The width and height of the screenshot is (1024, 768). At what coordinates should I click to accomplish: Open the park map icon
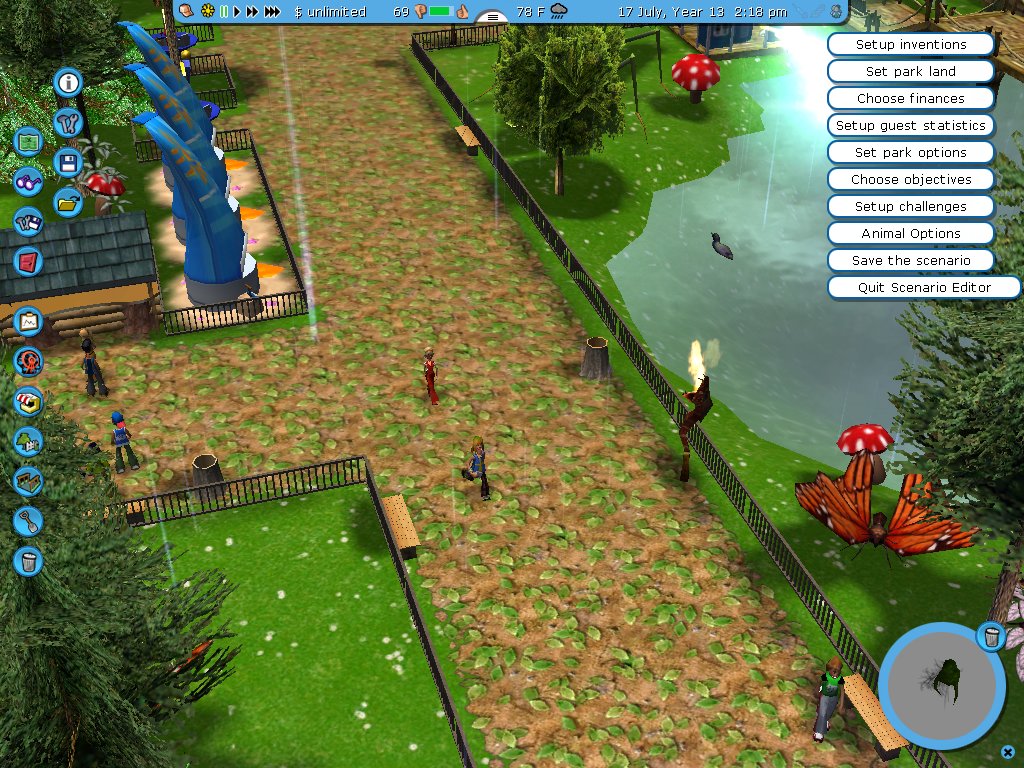click(x=28, y=141)
